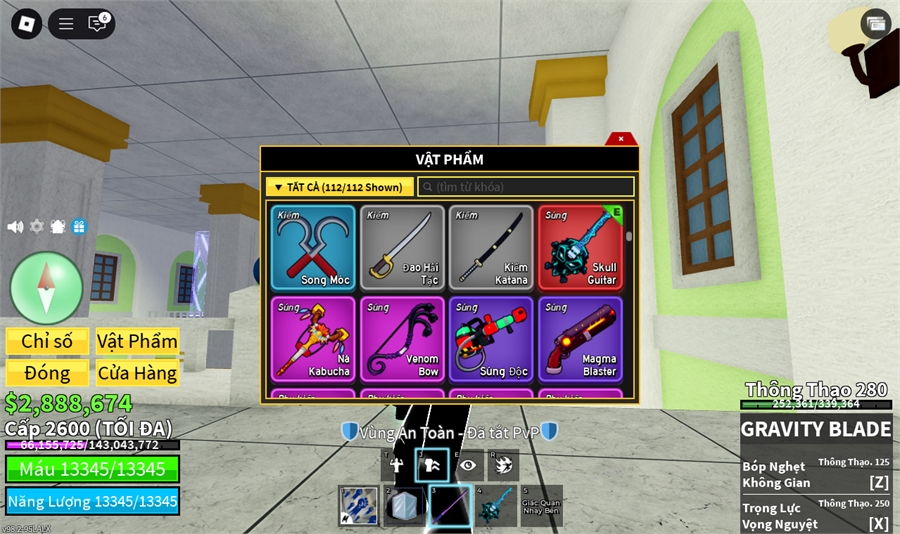Click the Đóng button
Viewport: 900px width, 534px height.
click(47, 373)
